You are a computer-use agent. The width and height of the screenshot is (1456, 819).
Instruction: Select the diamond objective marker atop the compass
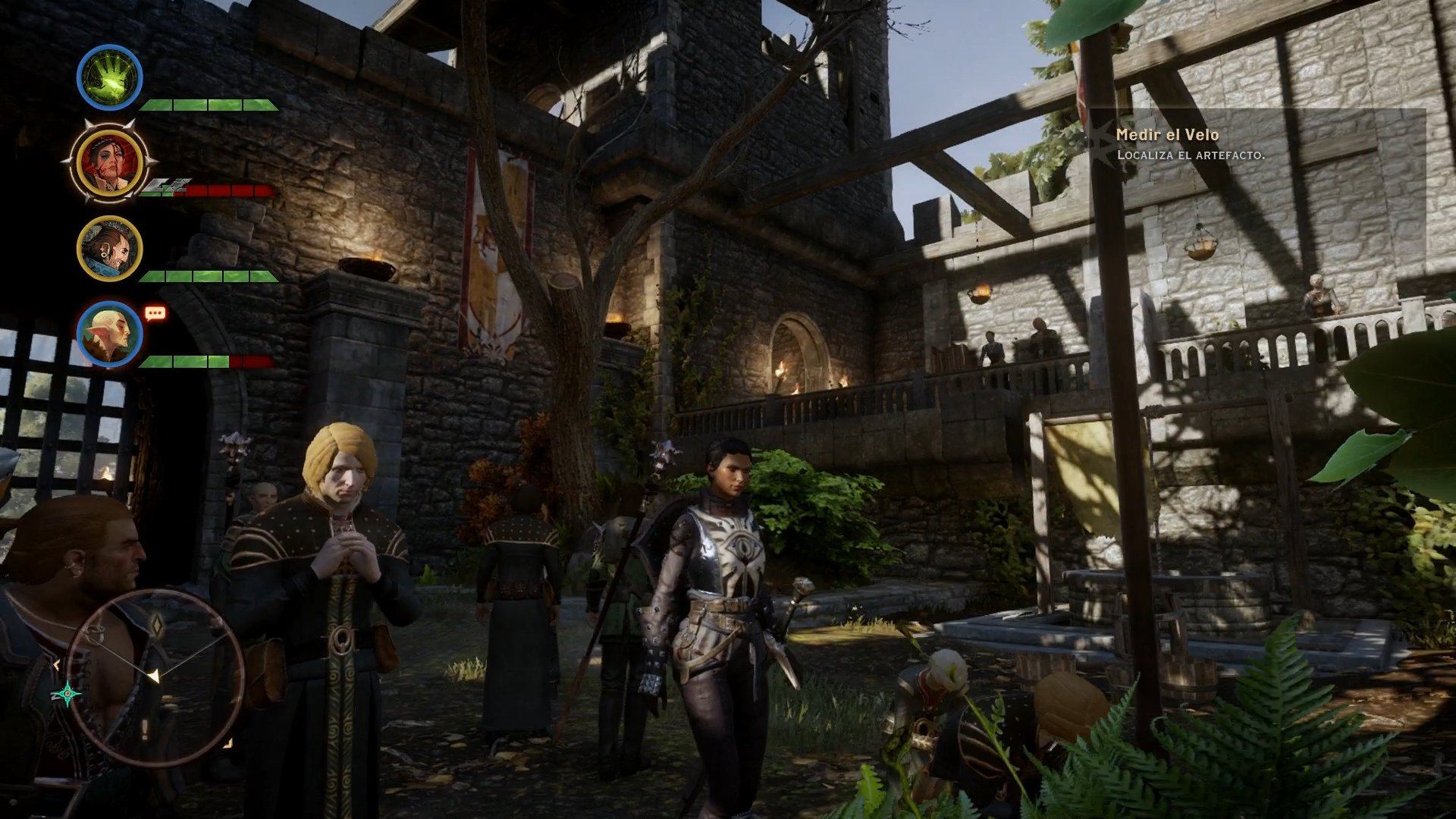(x=157, y=626)
